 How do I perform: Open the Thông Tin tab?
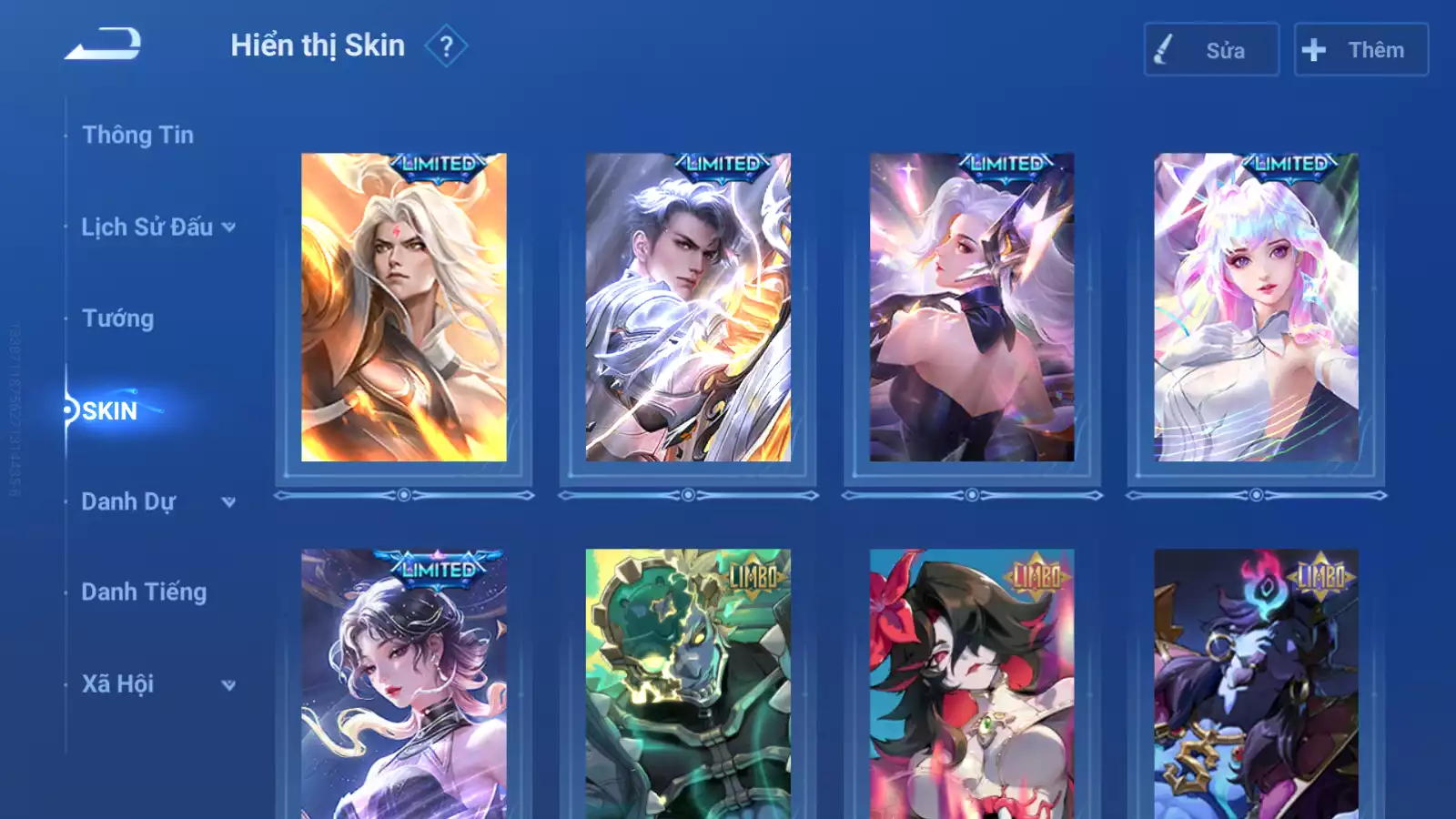(137, 135)
